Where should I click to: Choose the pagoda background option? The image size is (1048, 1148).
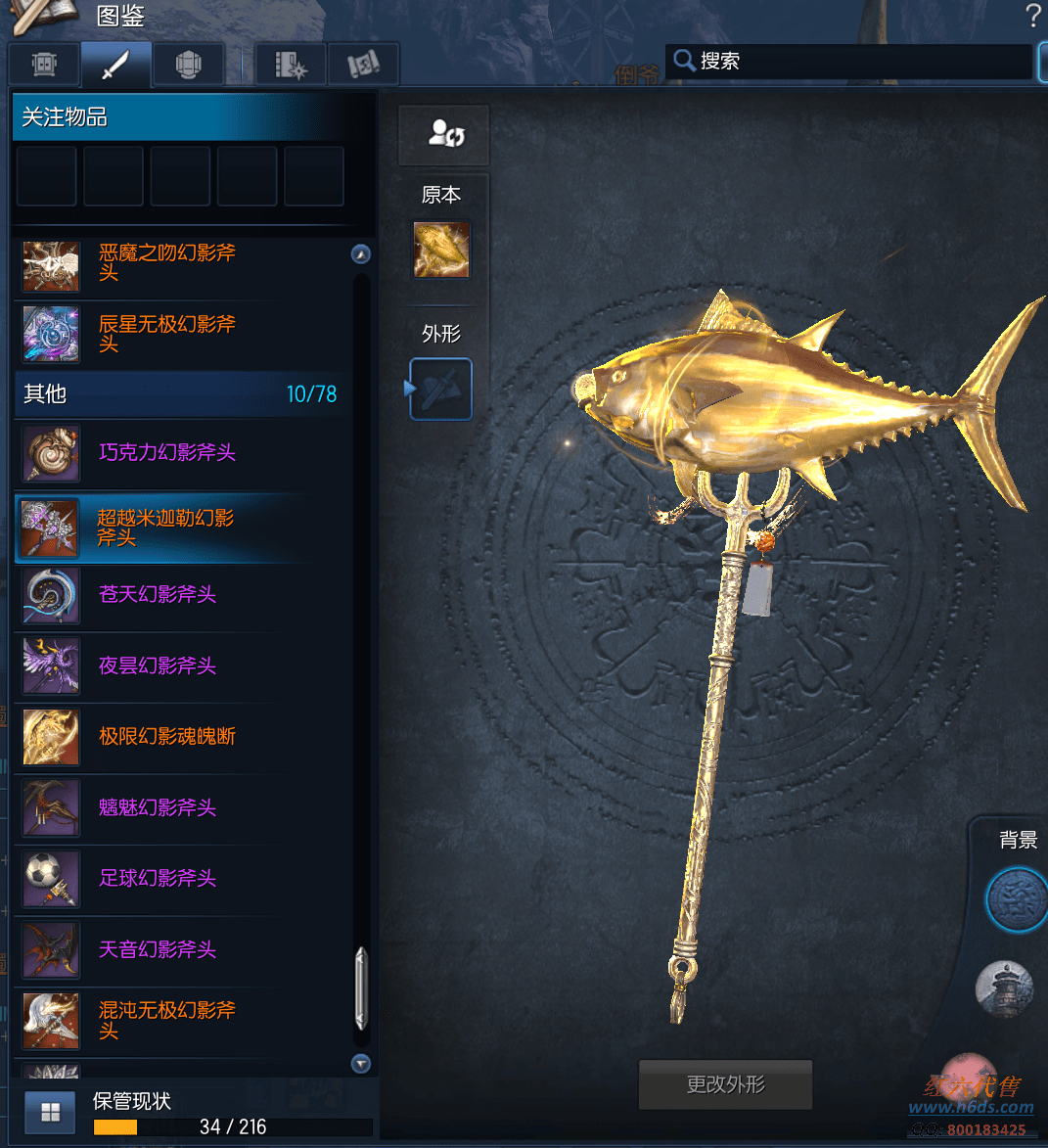click(1005, 987)
